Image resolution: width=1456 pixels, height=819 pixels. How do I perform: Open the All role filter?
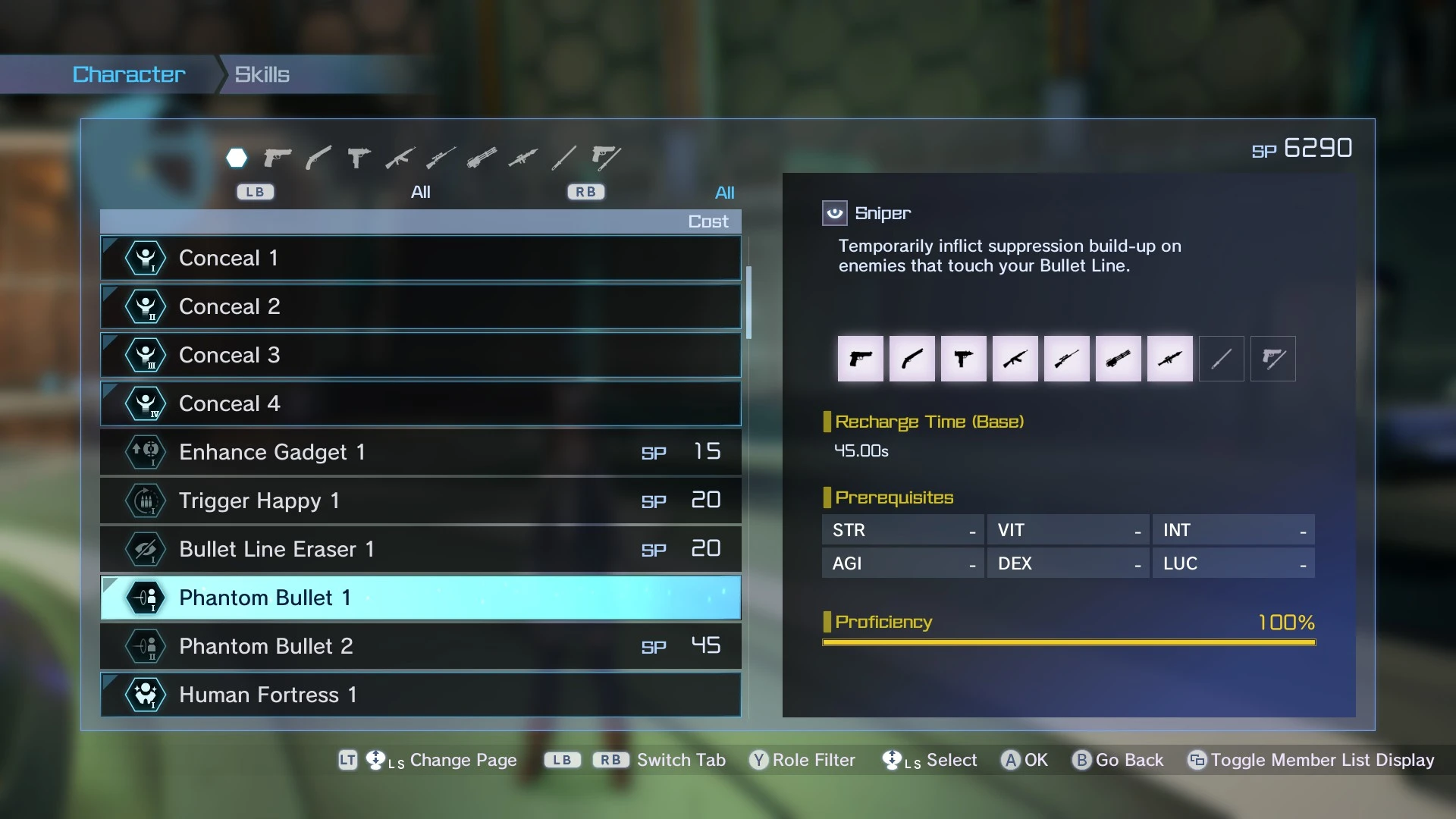click(x=724, y=193)
